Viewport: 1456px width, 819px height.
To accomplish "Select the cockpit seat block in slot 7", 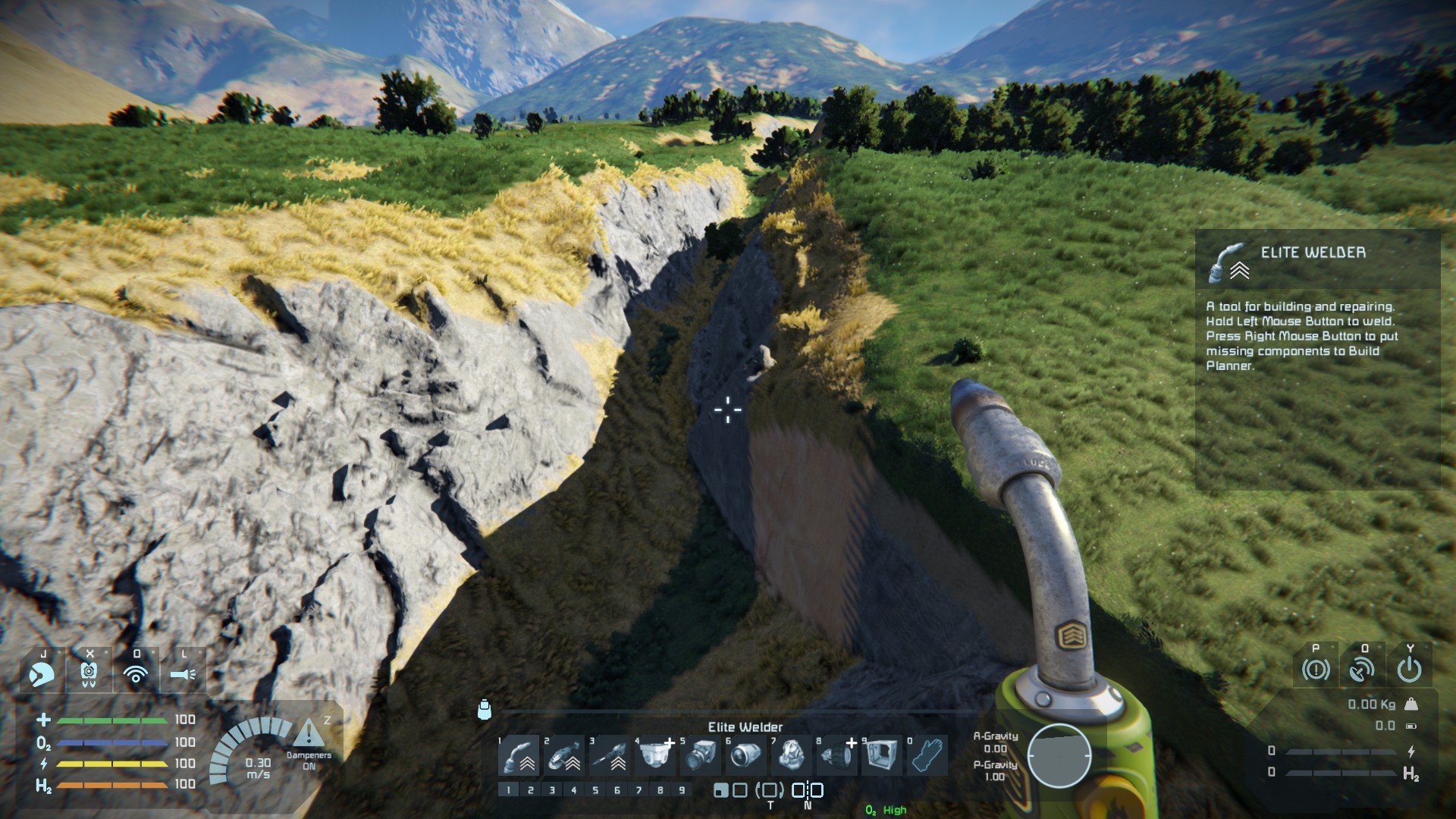I will tap(791, 755).
